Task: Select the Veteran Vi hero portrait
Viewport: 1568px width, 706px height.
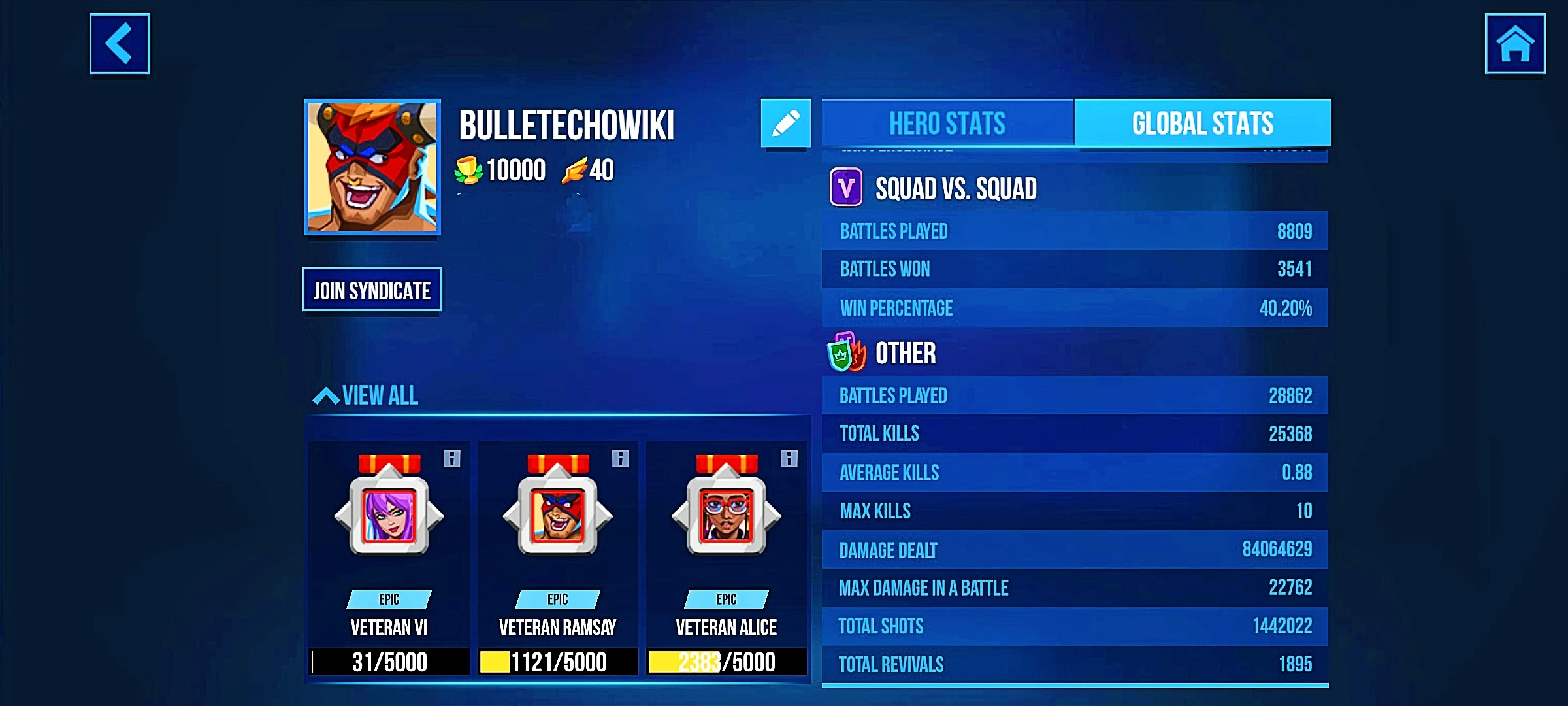Action: point(389,516)
